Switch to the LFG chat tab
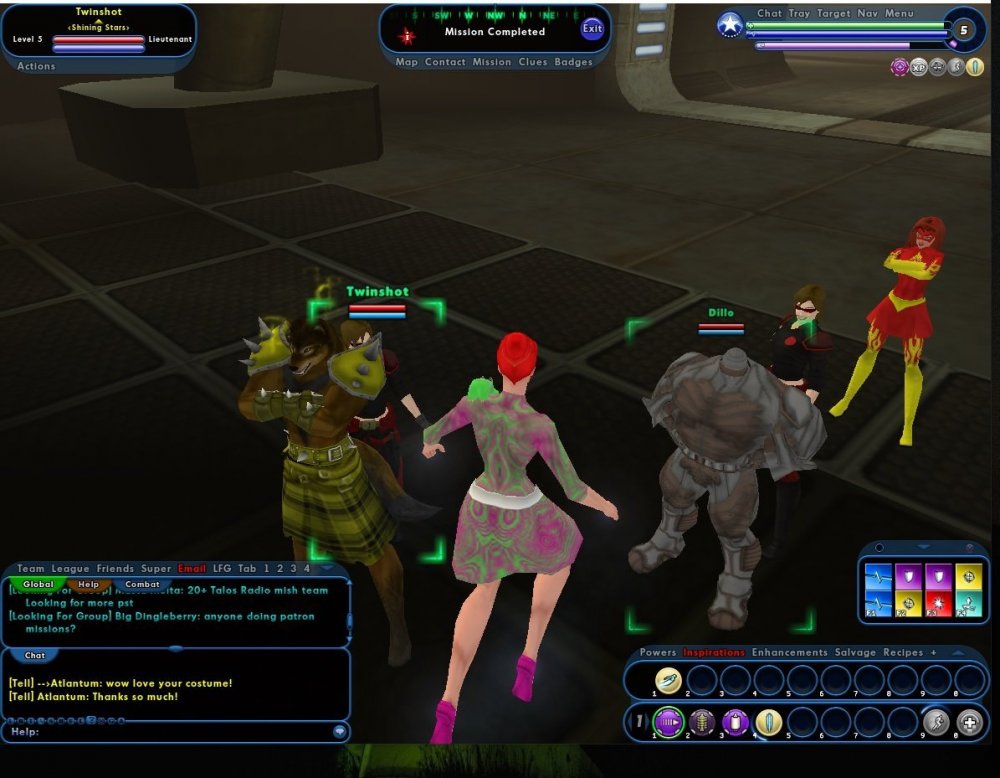1000x778 pixels. tap(221, 569)
